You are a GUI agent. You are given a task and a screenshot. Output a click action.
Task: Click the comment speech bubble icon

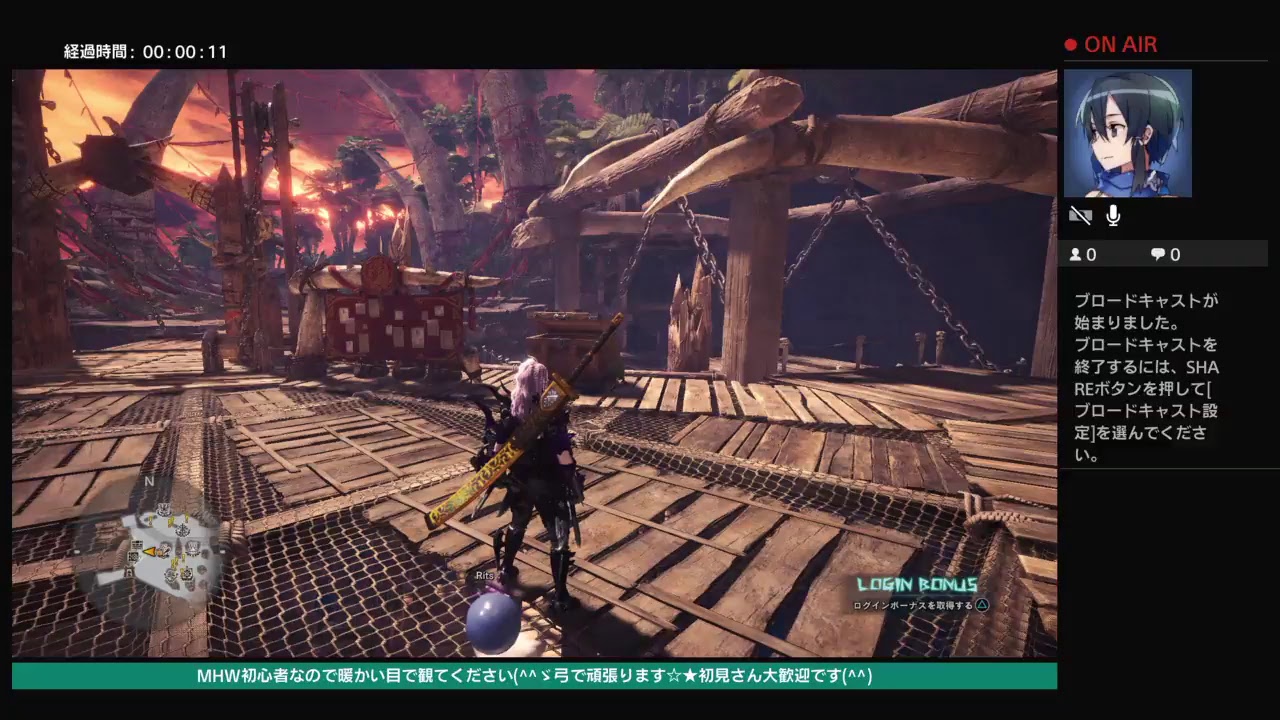tap(1158, 254)
